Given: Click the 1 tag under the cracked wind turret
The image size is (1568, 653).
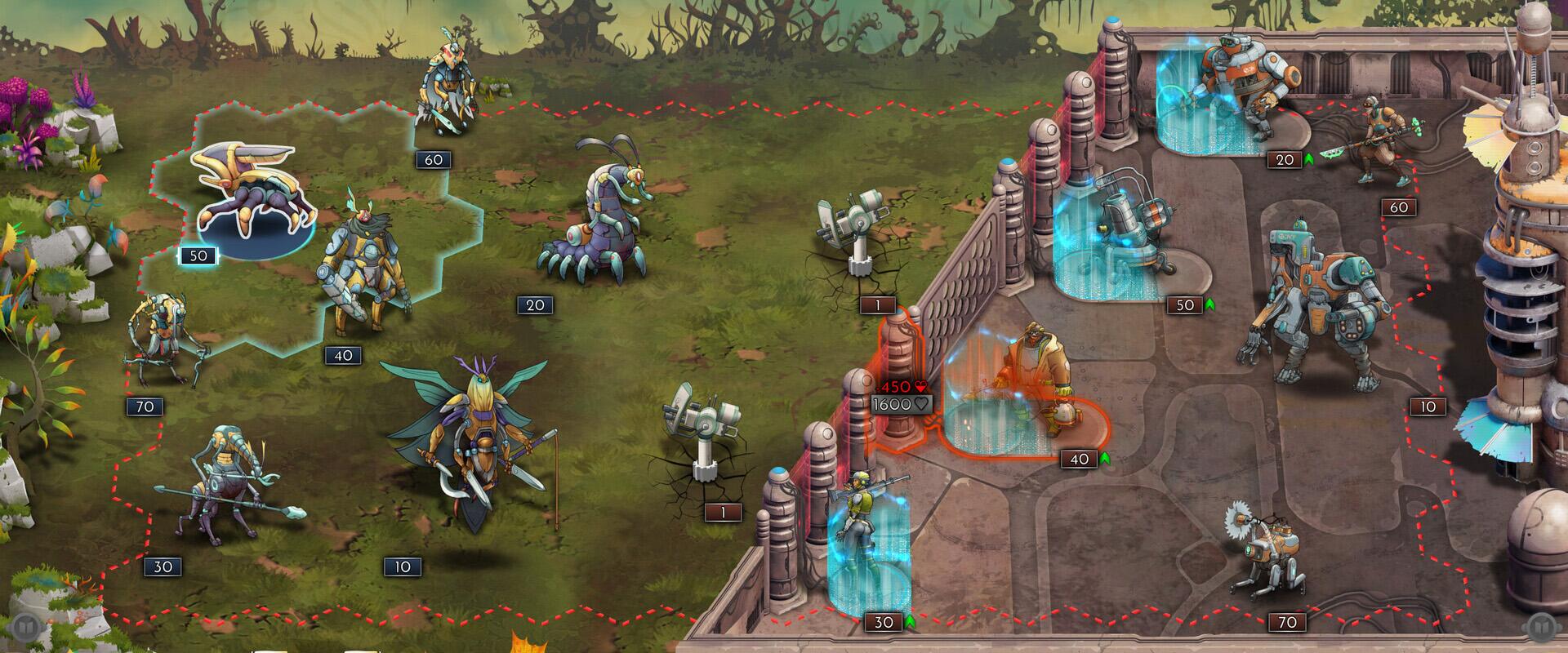Looking at the screenshot, I should click(x=722, y=510).
